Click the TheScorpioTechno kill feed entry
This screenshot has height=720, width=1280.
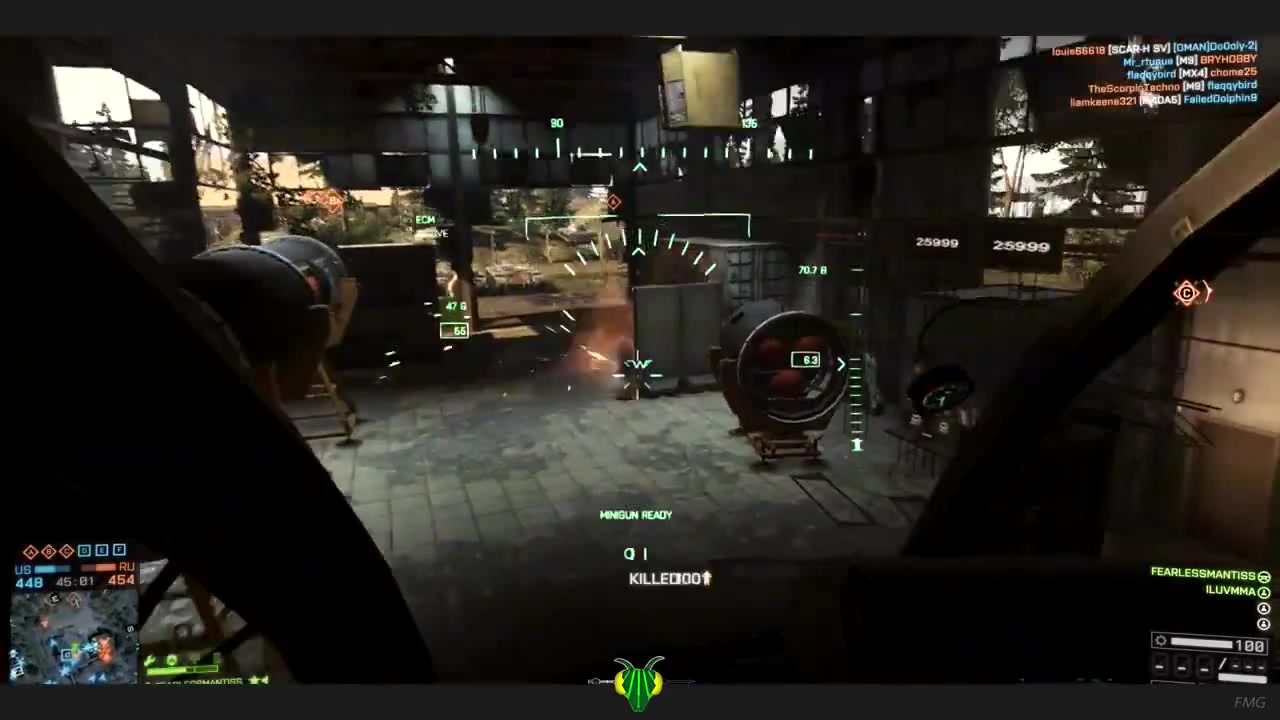[1172, 87]
